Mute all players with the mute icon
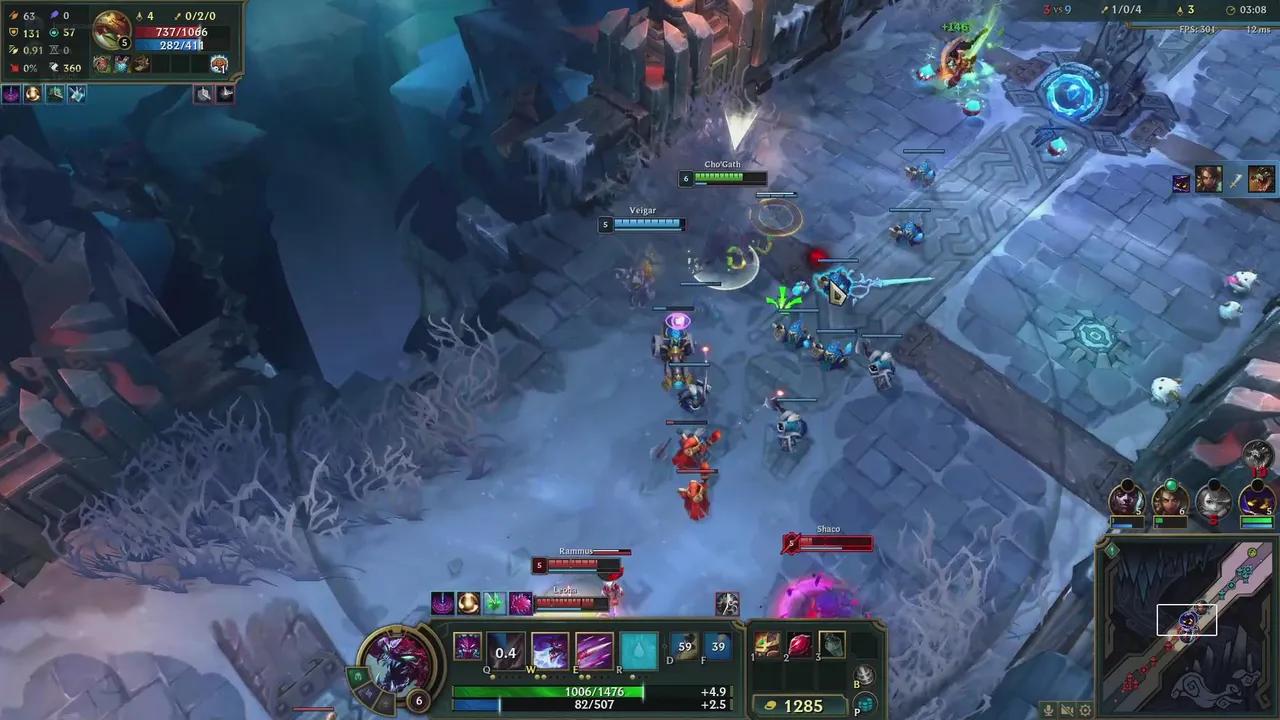The height and width of the screenshot is (720, 1280). pos(1048,710)
